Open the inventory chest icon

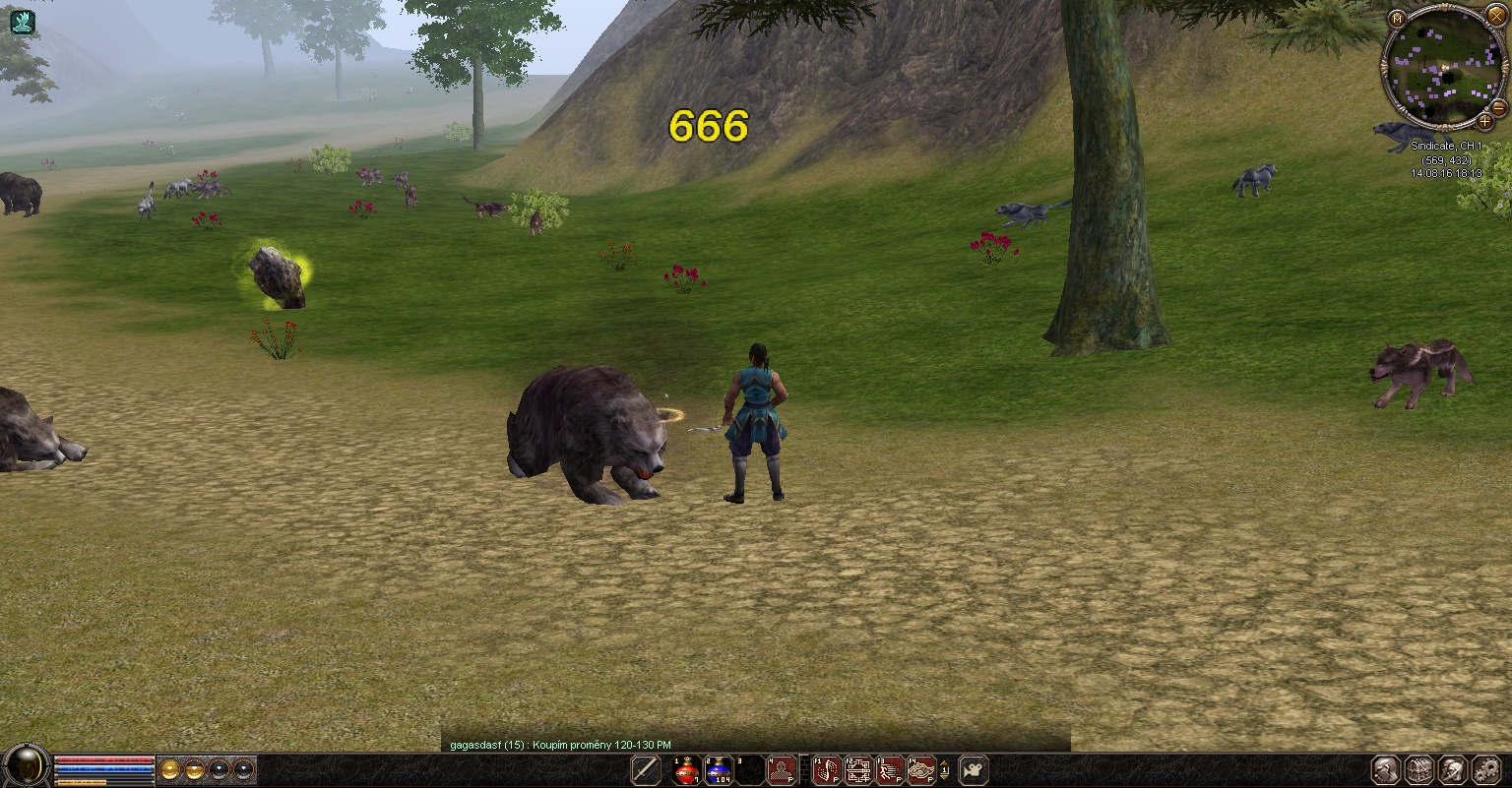(1418, 770)
